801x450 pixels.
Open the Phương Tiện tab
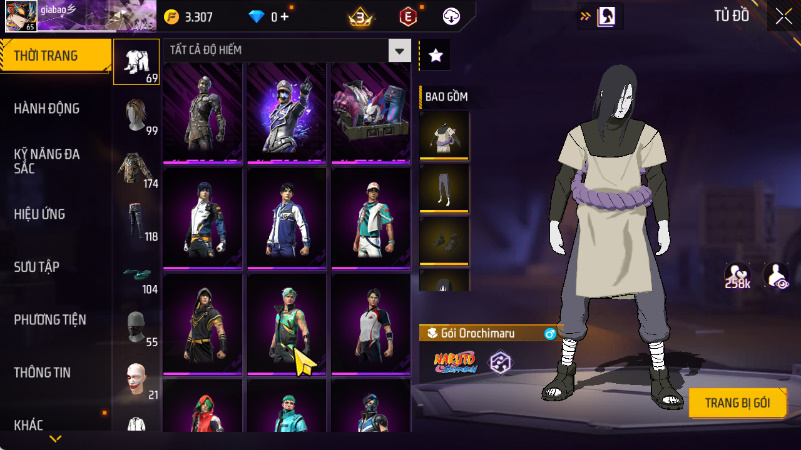(x=50, y=319)
